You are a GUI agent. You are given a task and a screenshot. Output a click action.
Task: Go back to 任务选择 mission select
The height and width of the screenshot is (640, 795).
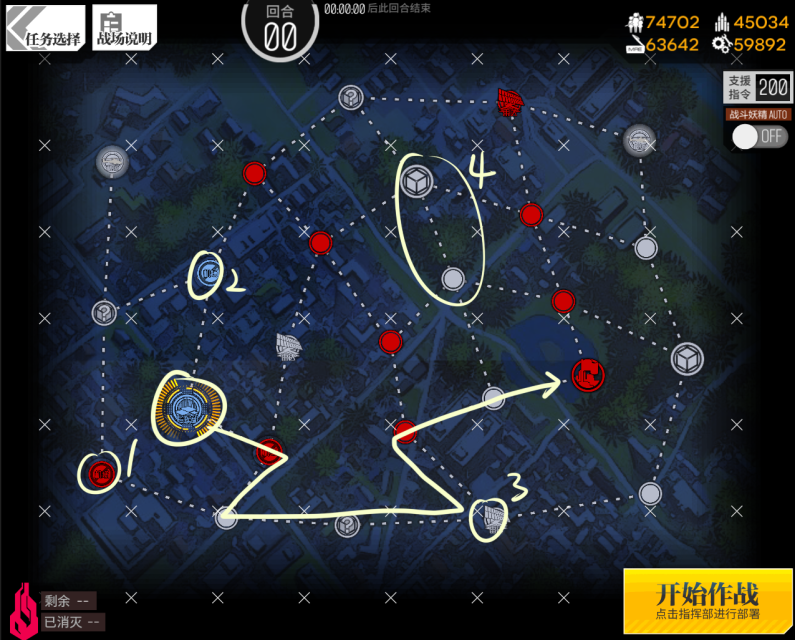tap(45, 28)
